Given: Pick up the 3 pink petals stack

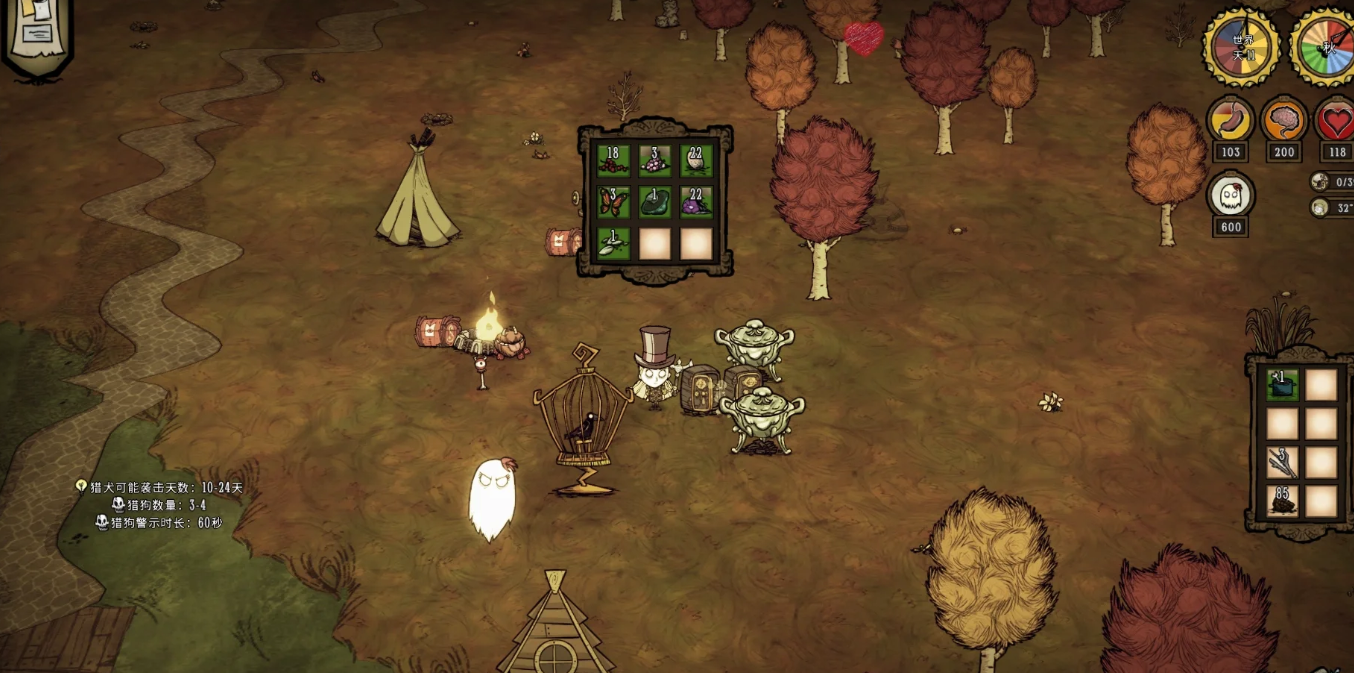Looking at the screenshot, I should tap(655, 161).
